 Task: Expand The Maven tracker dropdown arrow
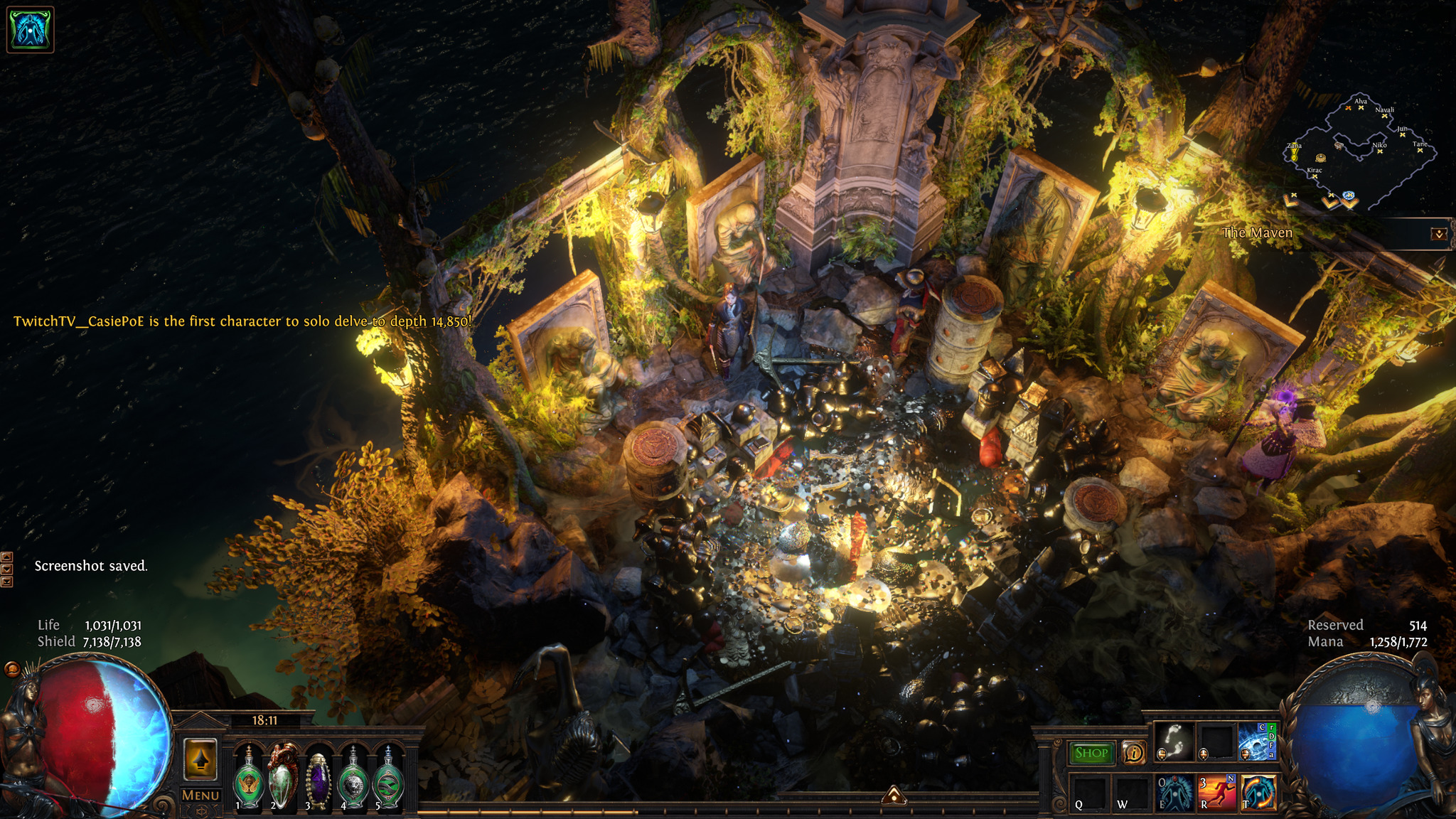(1439, 234)
